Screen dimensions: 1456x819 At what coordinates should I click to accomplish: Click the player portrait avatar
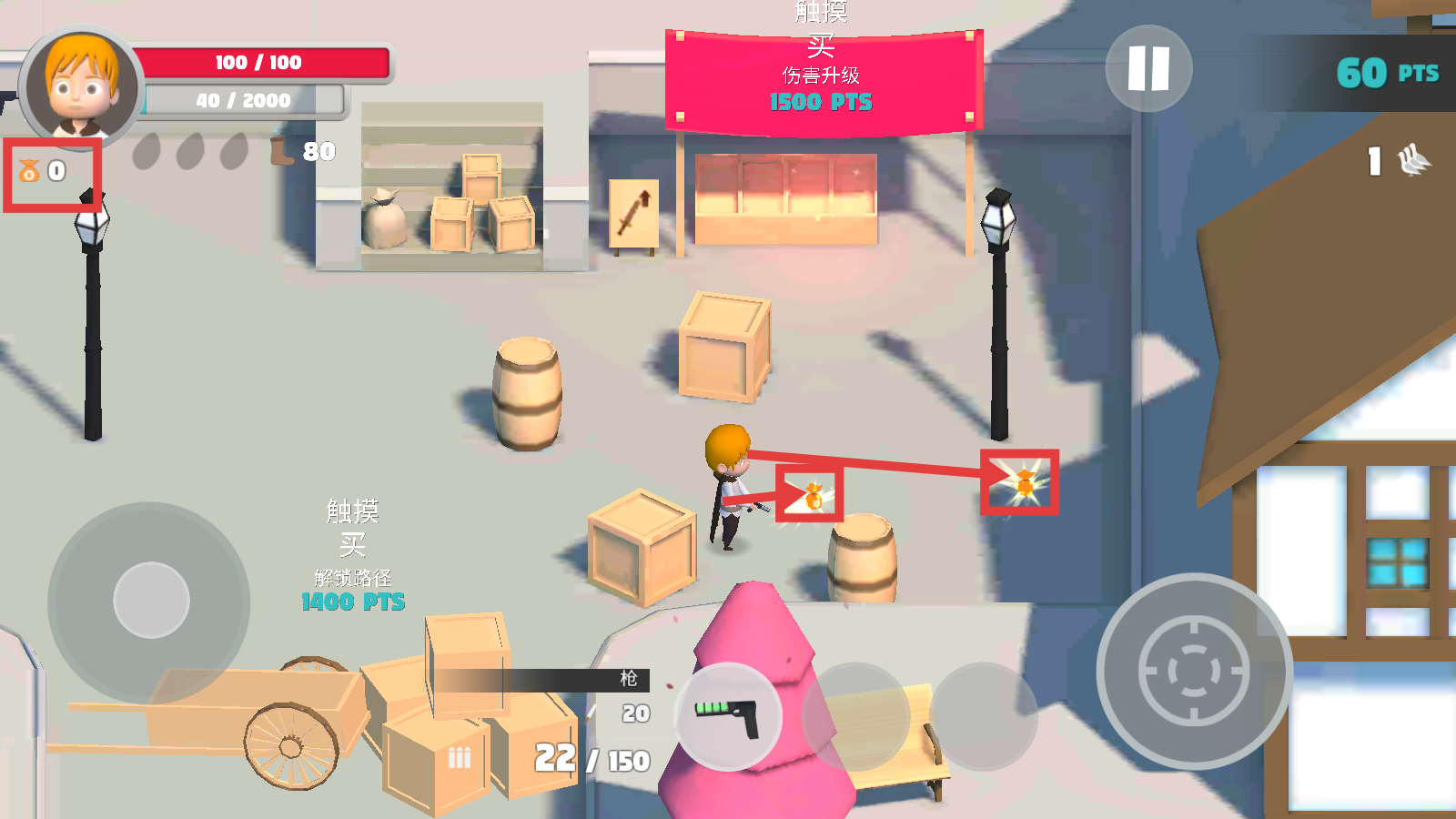(82, 88)
